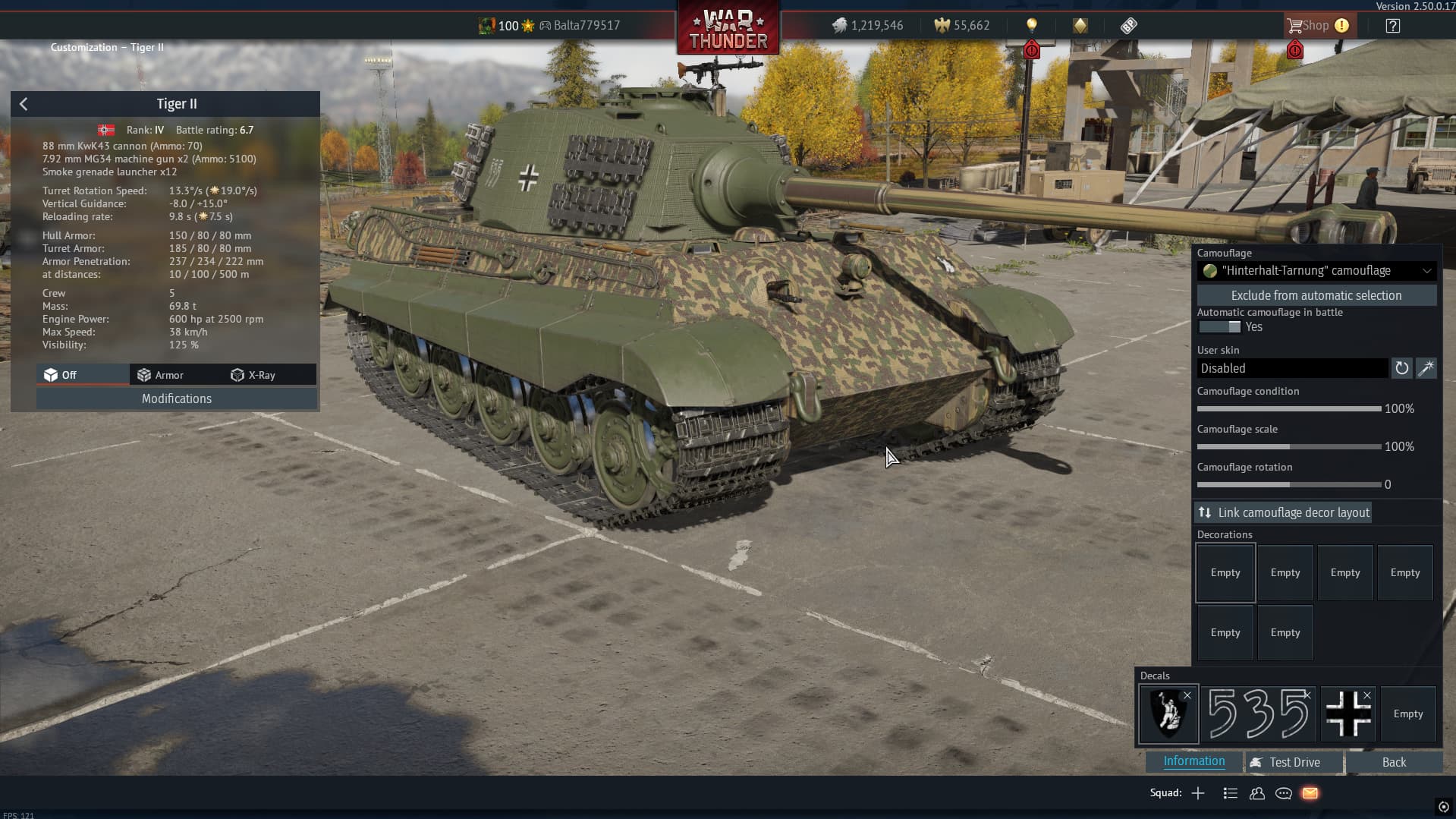This screenshot has width=1456, height=819.
Task: Open the camouflage selection dropdown
Action: pyautogui.click(x=1316, y=271)
